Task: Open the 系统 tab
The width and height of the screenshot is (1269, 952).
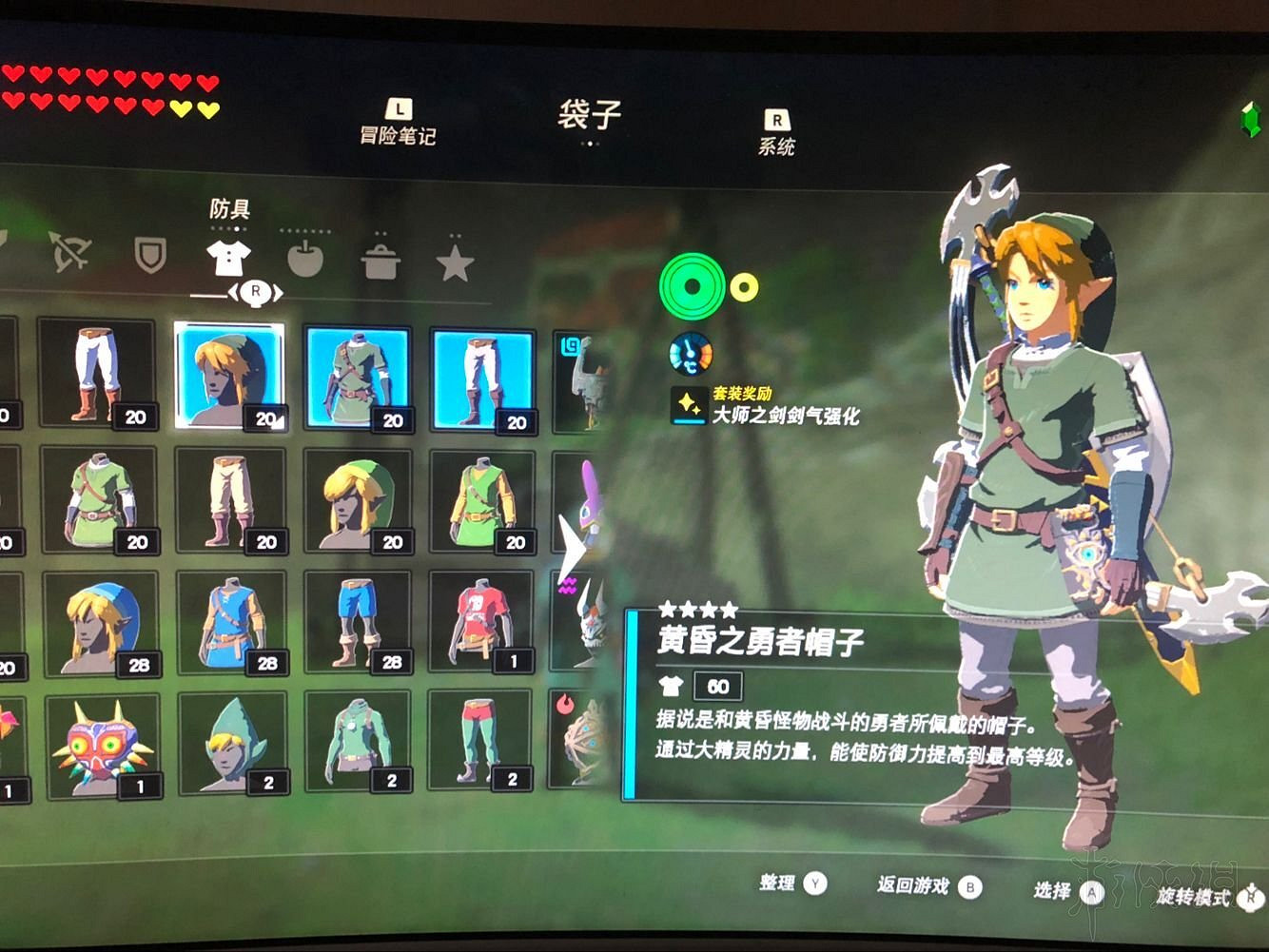Action: 777,146
